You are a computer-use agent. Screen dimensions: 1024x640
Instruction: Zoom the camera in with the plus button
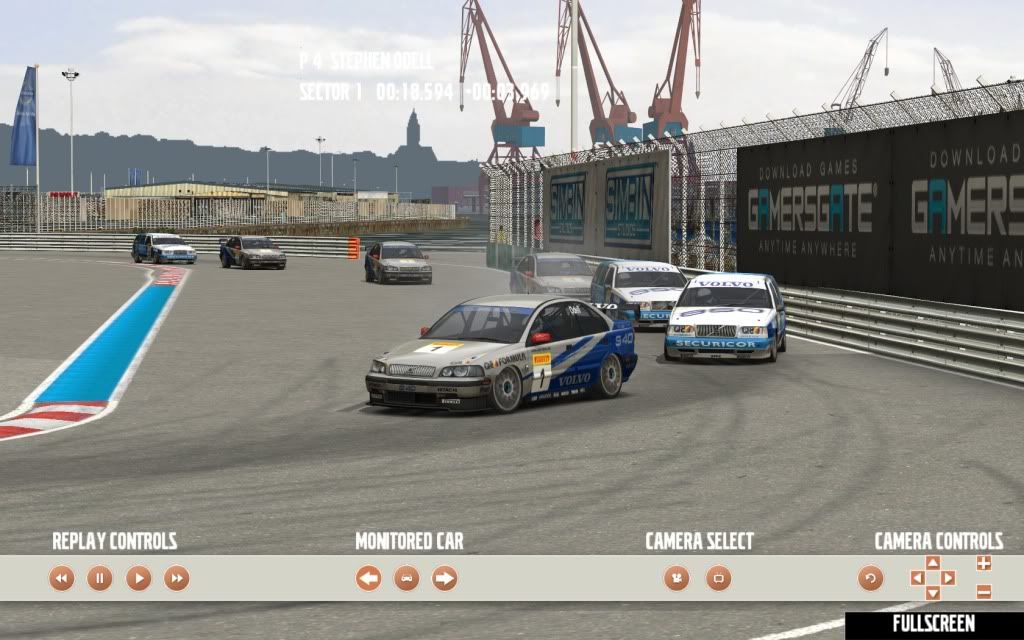coord(984,564)
